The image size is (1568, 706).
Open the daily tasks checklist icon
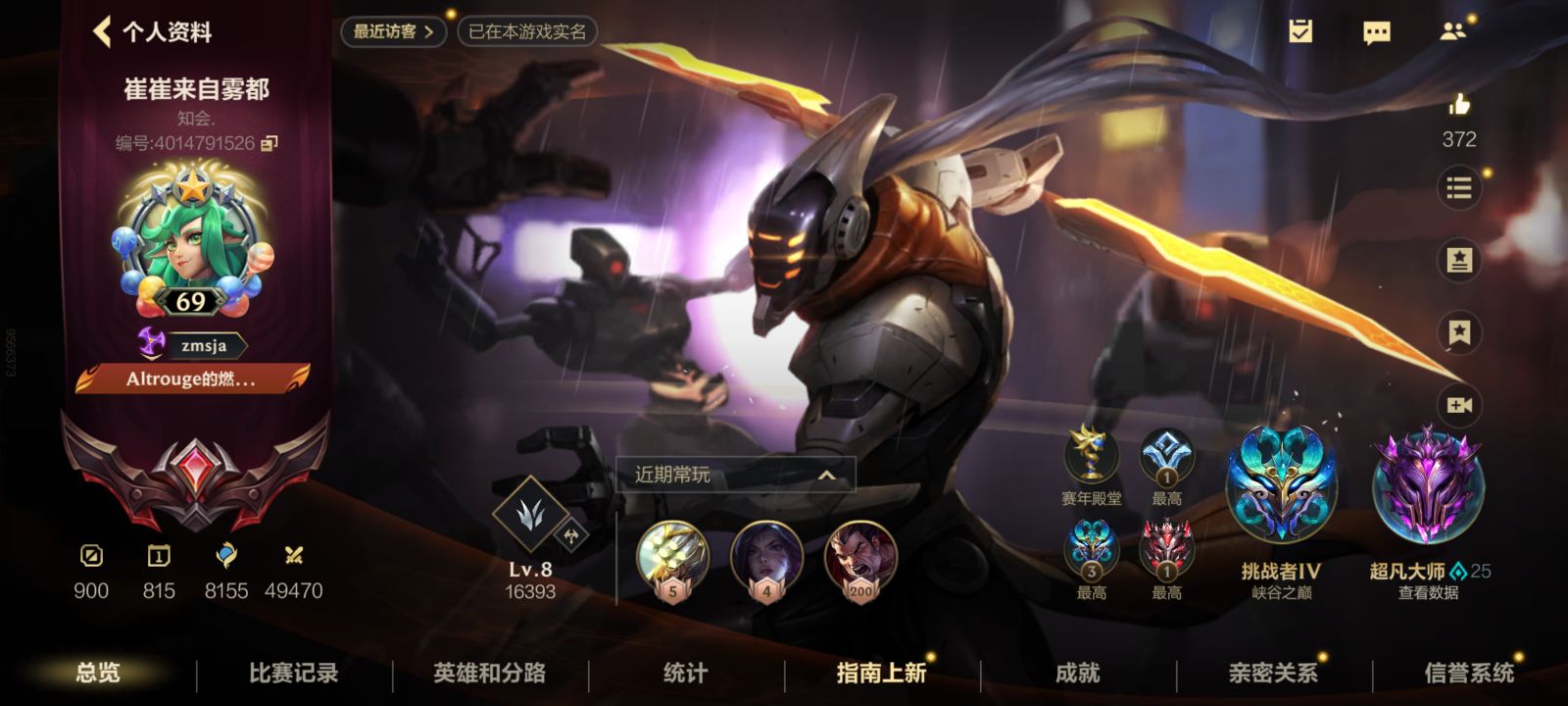tap(1301, 32)
